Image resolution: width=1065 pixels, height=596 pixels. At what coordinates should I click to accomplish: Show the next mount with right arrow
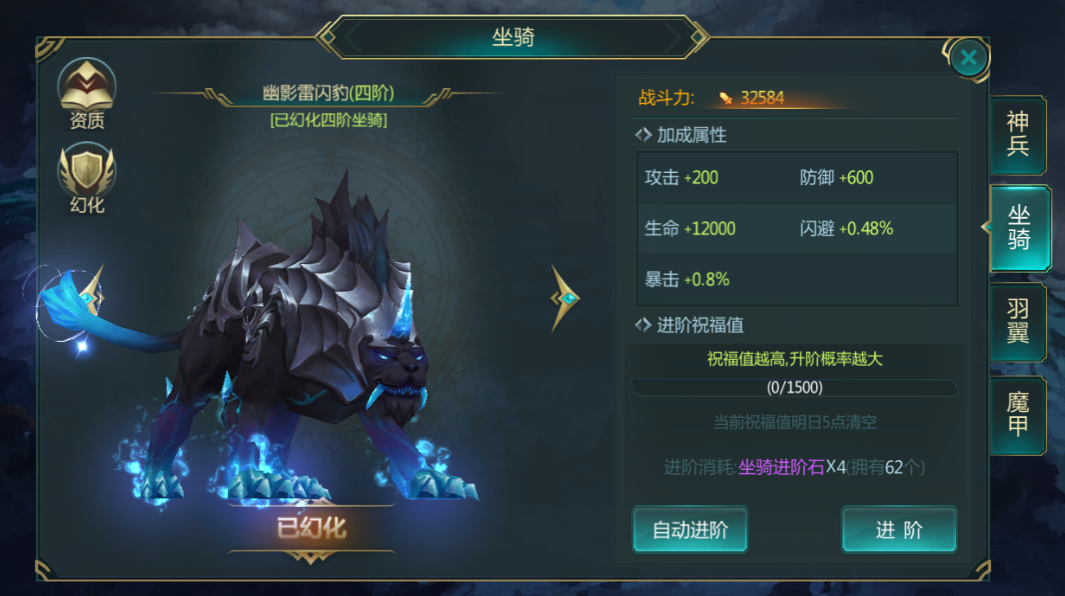pos(566,298)
